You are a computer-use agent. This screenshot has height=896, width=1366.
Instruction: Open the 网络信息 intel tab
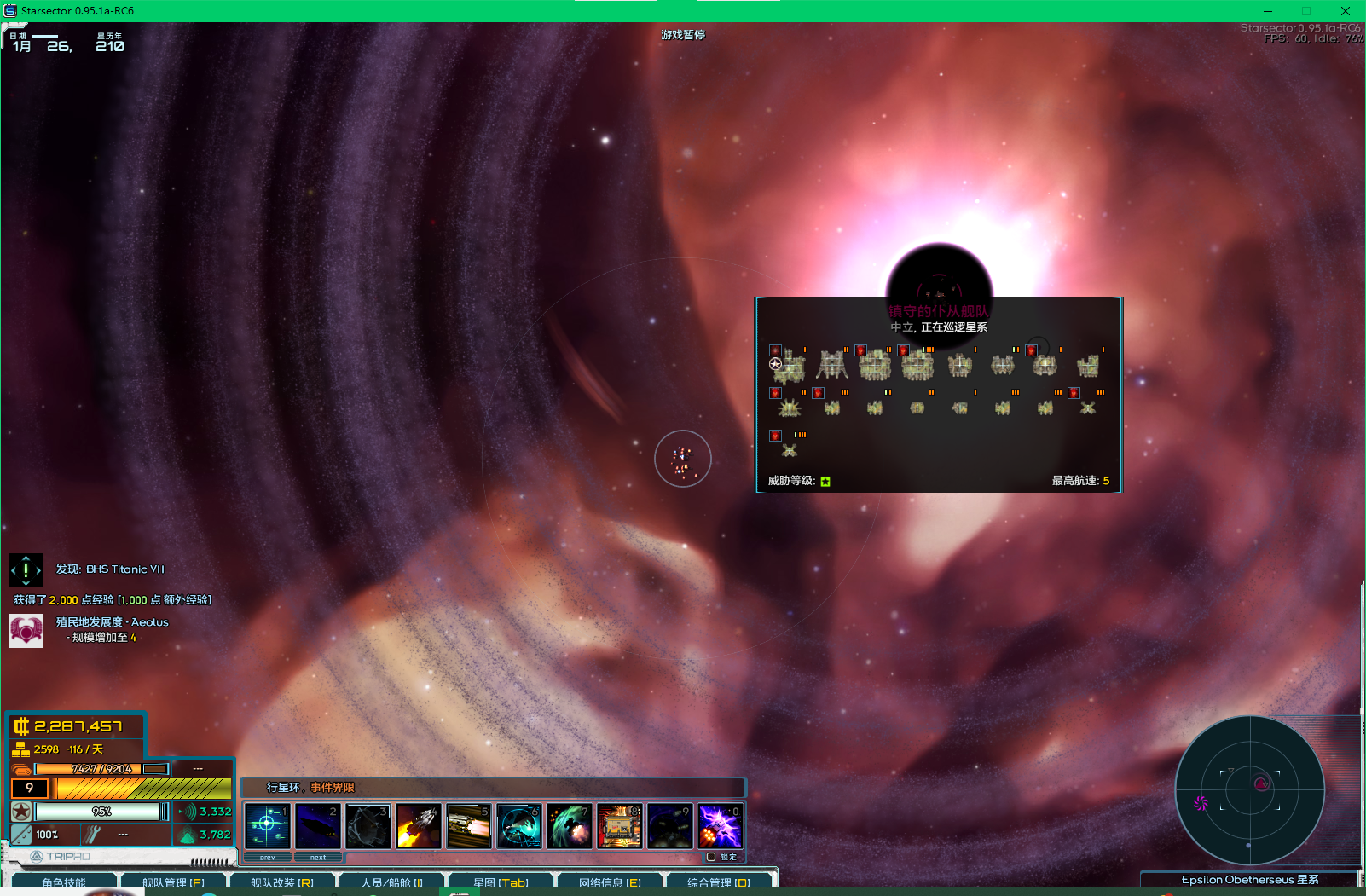pos(610,882)
